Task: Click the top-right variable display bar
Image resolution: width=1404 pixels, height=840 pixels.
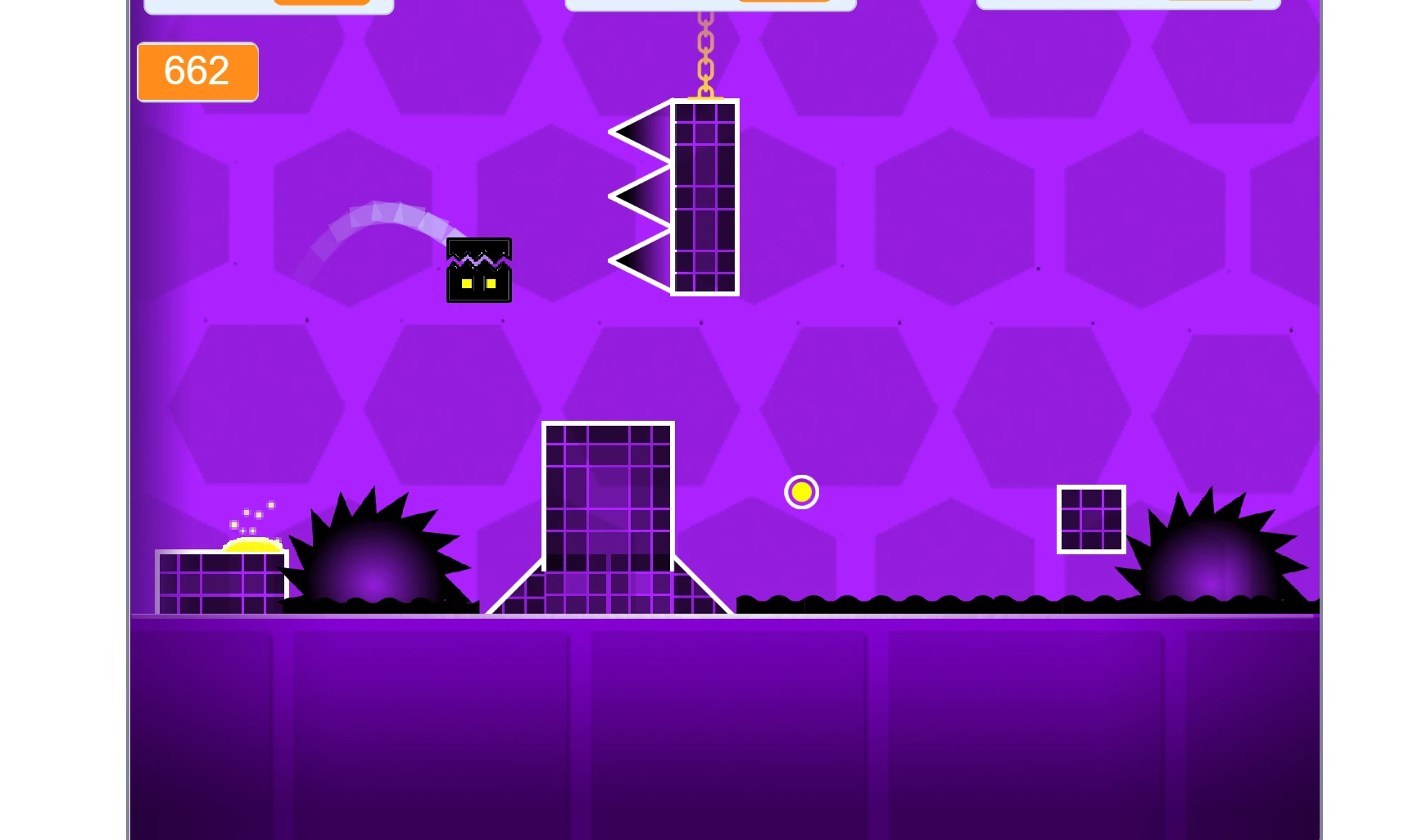Action: (1130, 4)
